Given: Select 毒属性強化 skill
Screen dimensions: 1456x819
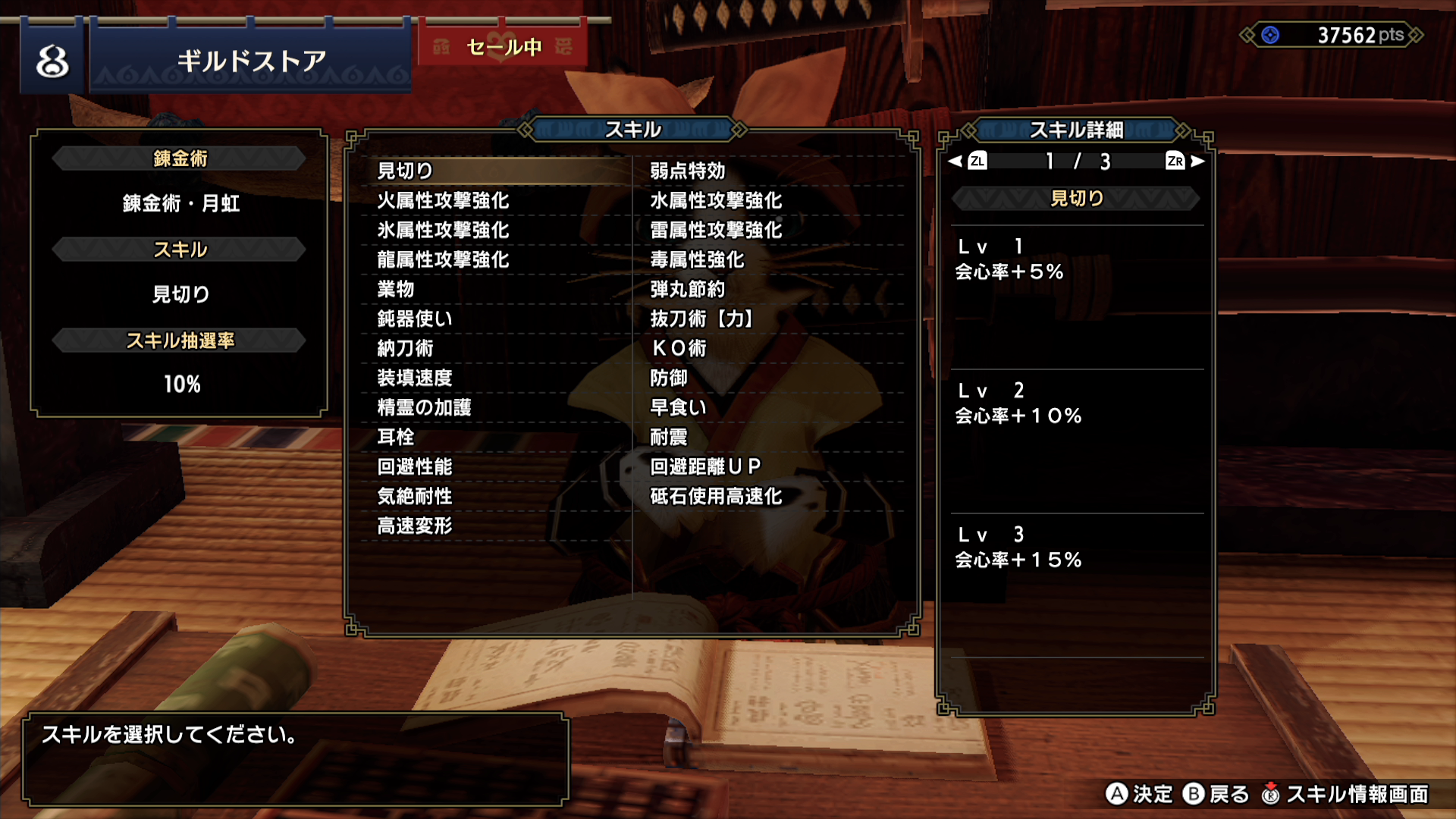Looking at the screenshot, I should [696, 259].
